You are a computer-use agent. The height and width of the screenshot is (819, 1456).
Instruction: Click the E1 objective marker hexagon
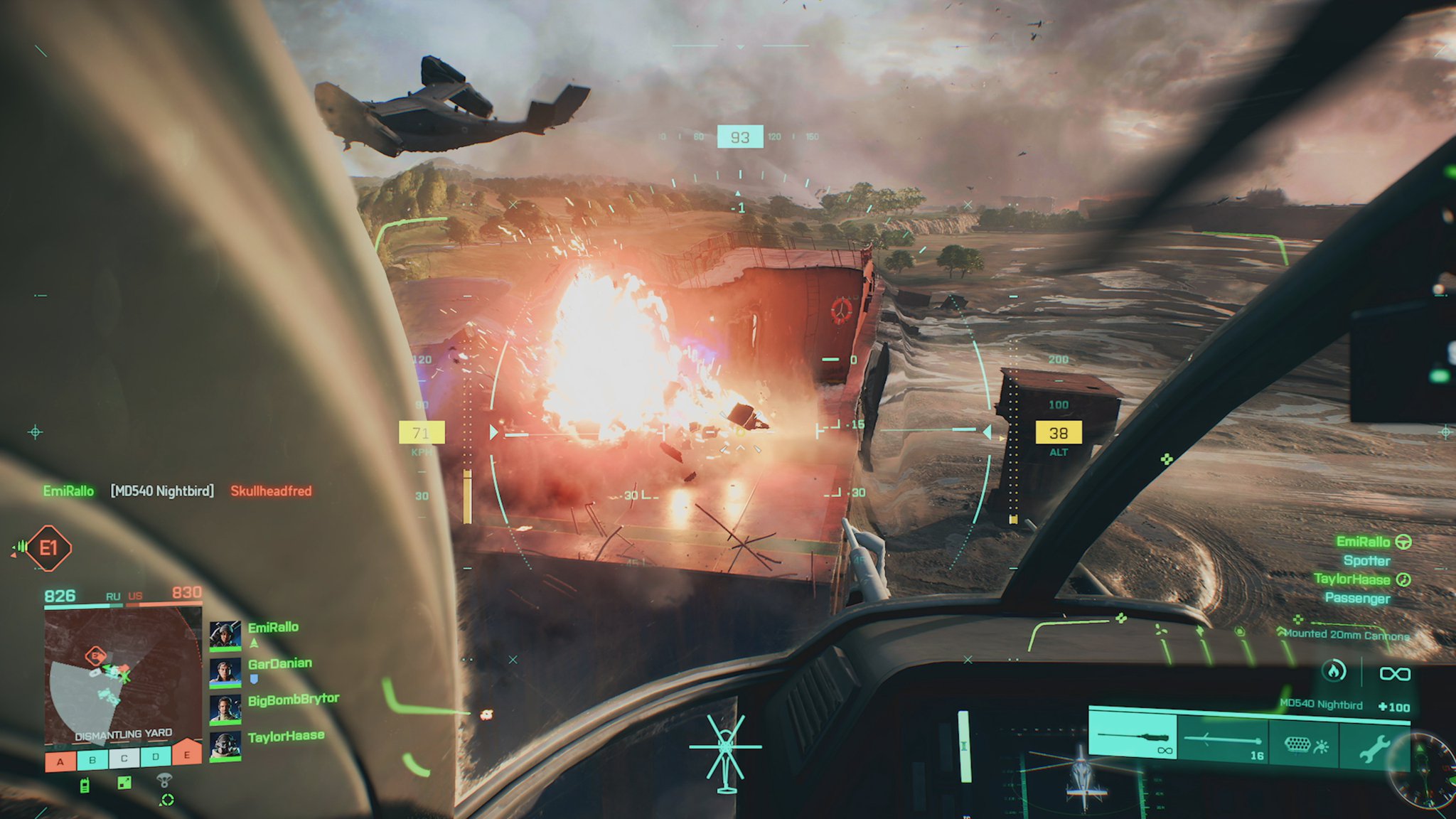48,548
